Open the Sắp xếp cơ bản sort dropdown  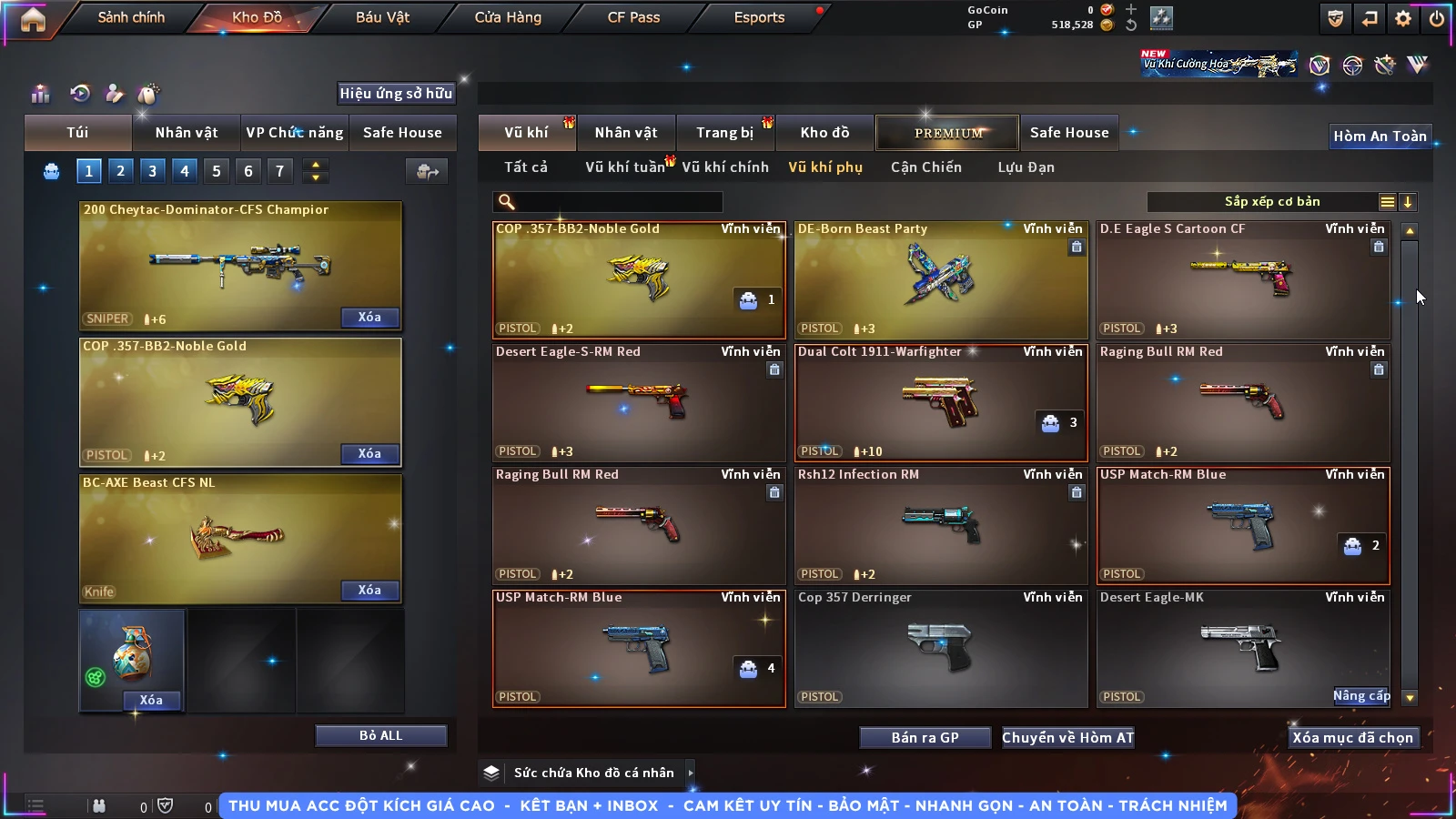1271,202
